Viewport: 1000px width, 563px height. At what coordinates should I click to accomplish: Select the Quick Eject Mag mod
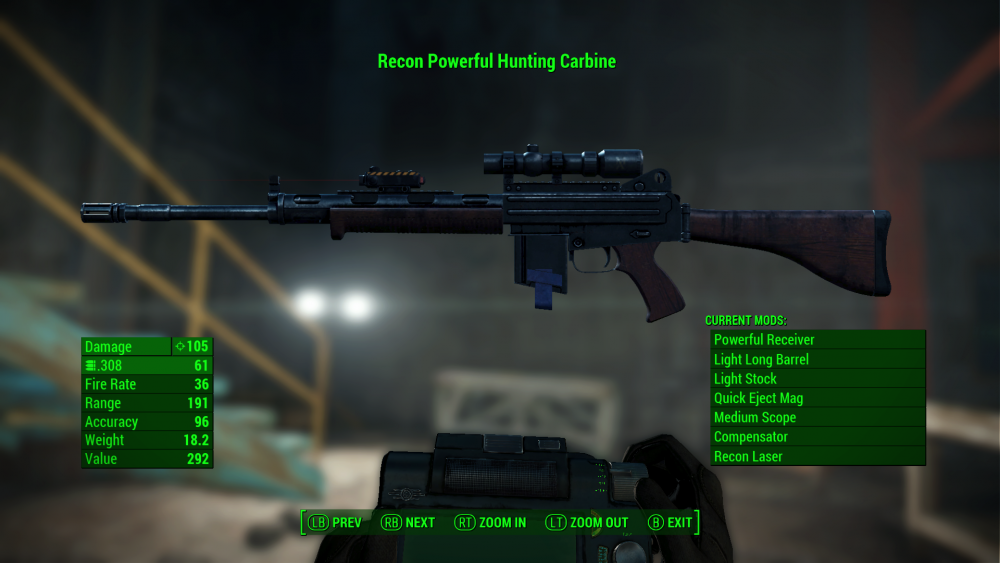click(817, 398)
